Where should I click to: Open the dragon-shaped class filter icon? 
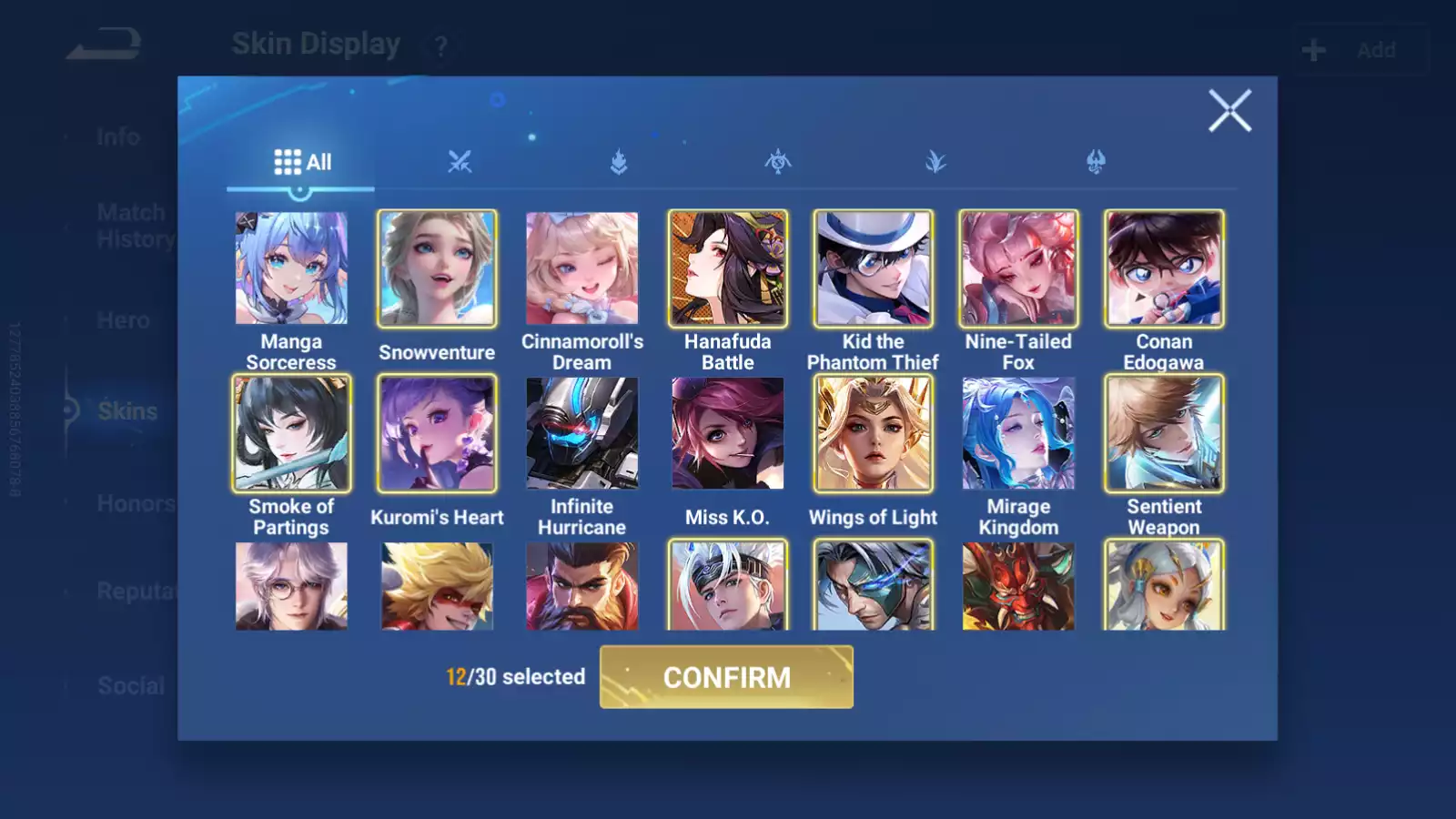[1097, 164]
